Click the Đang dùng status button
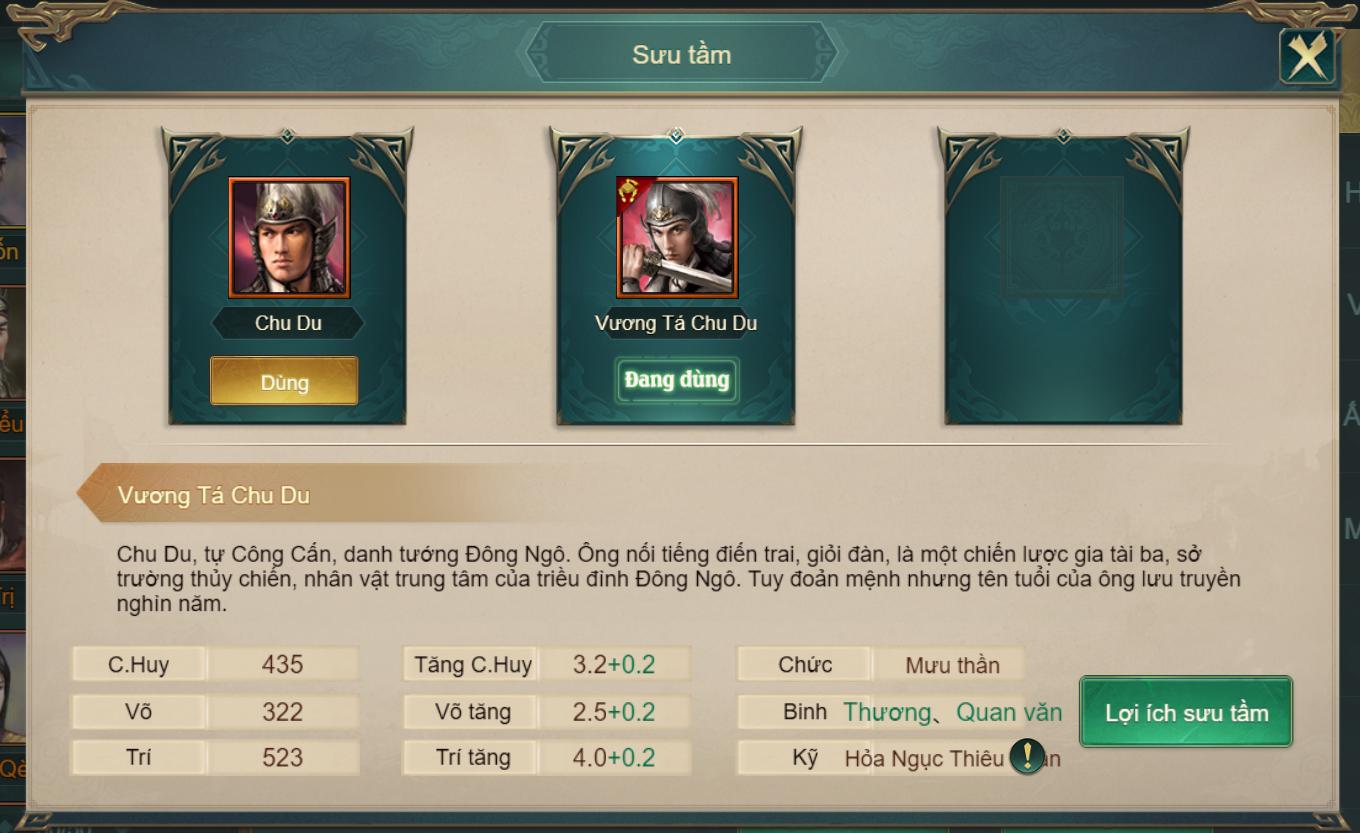 (x=677, y=380)
